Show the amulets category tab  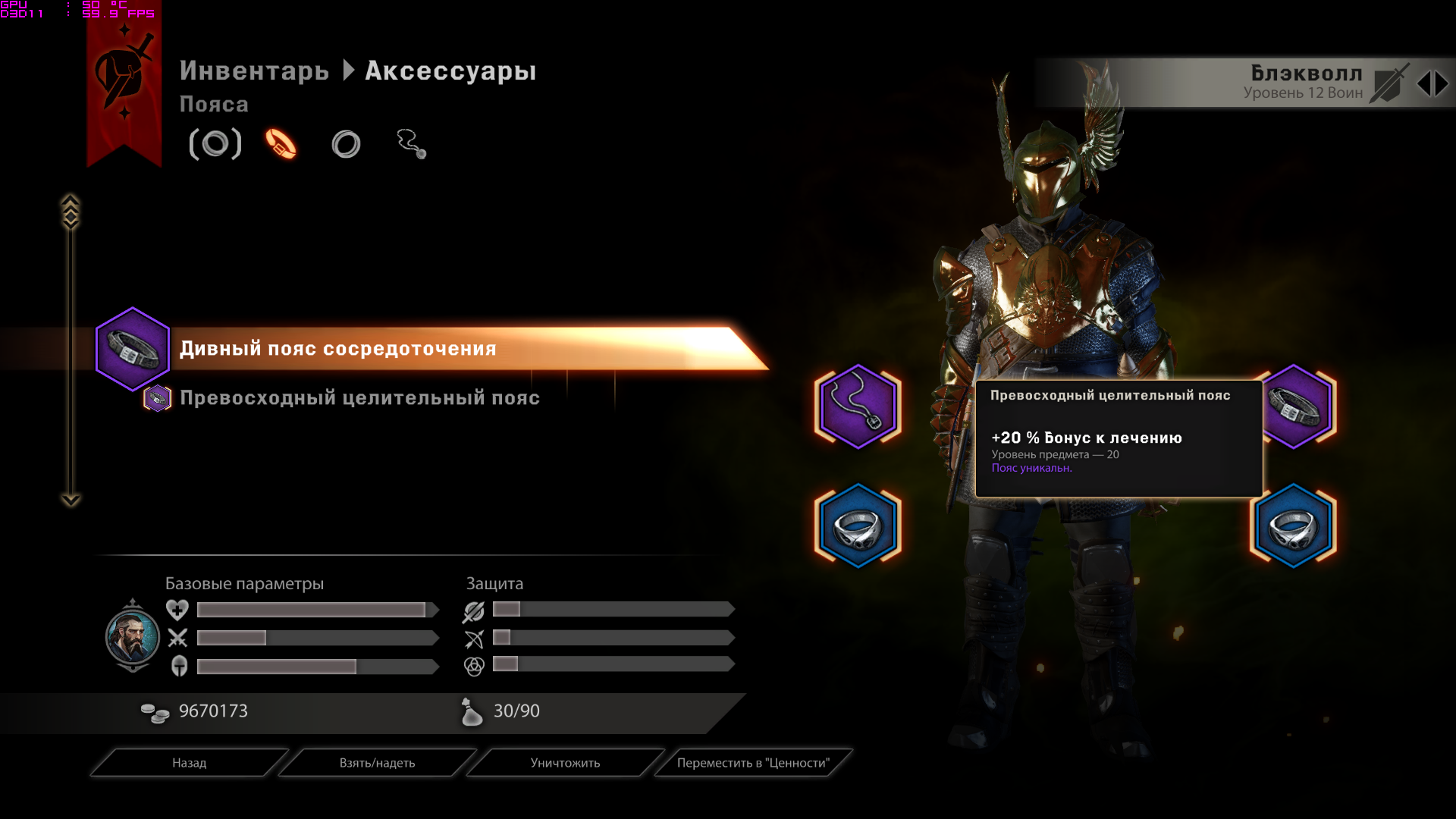(x=411, y=144)
